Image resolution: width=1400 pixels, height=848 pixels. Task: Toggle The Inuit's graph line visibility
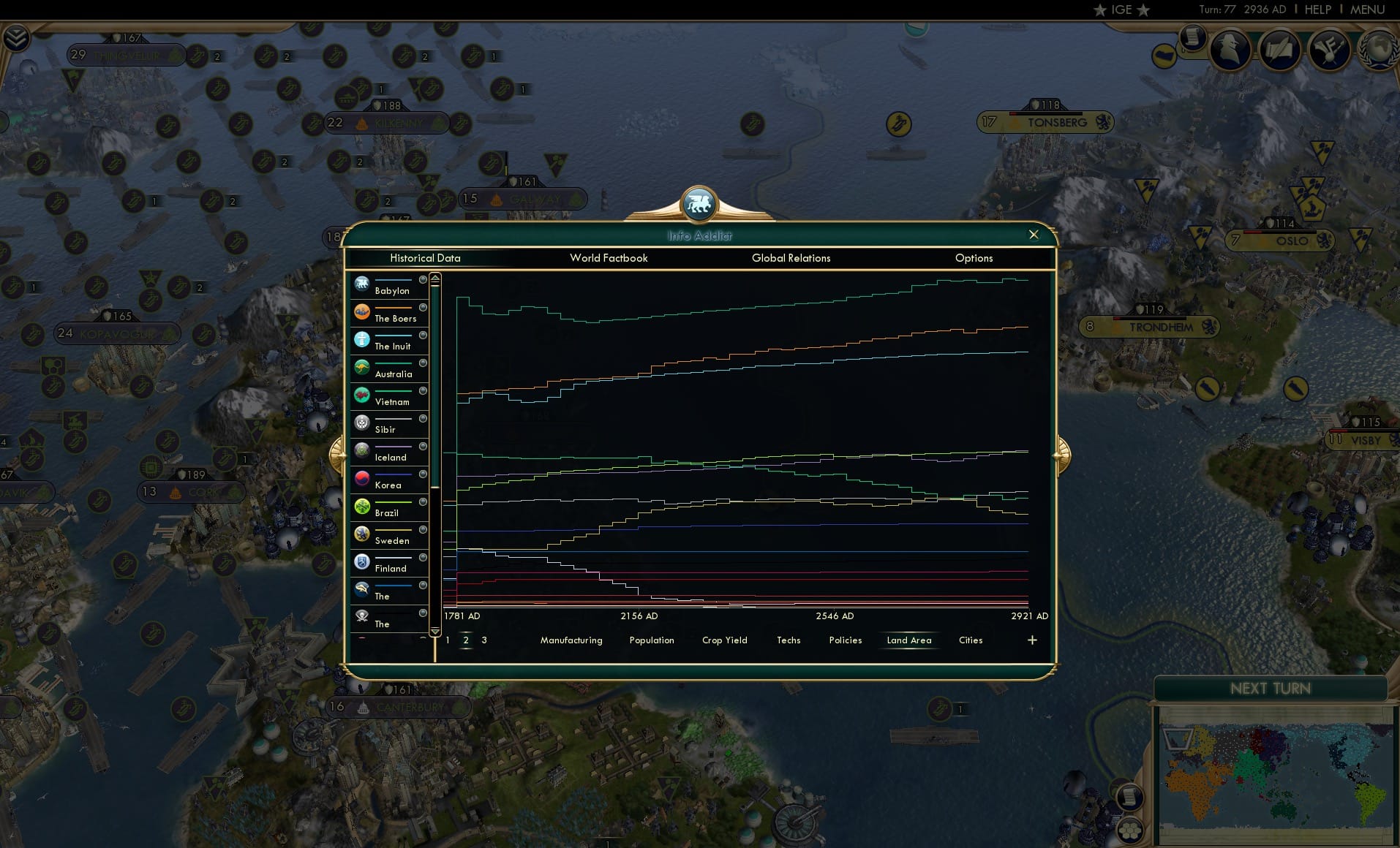422,336
